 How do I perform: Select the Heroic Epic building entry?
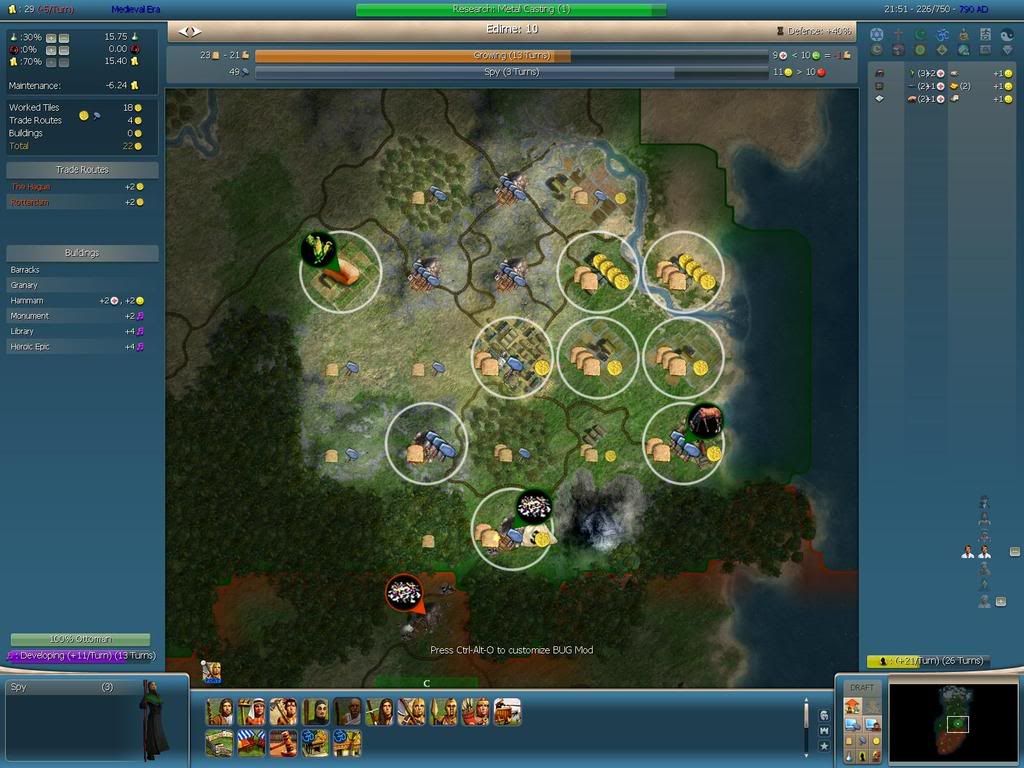click(30, 346)
